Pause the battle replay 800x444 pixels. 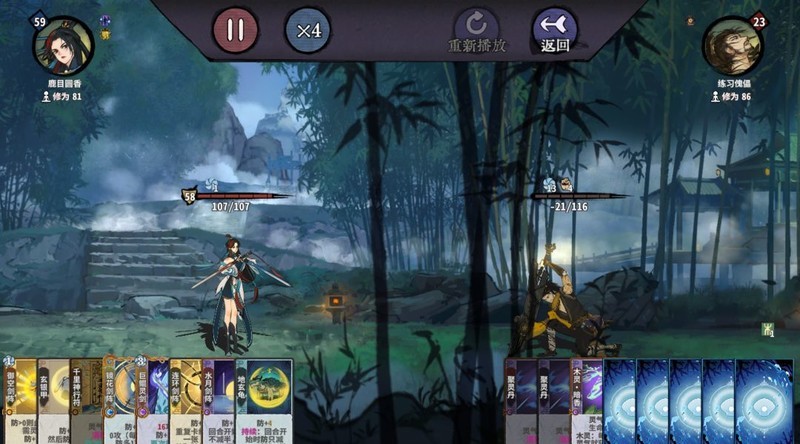235,30
